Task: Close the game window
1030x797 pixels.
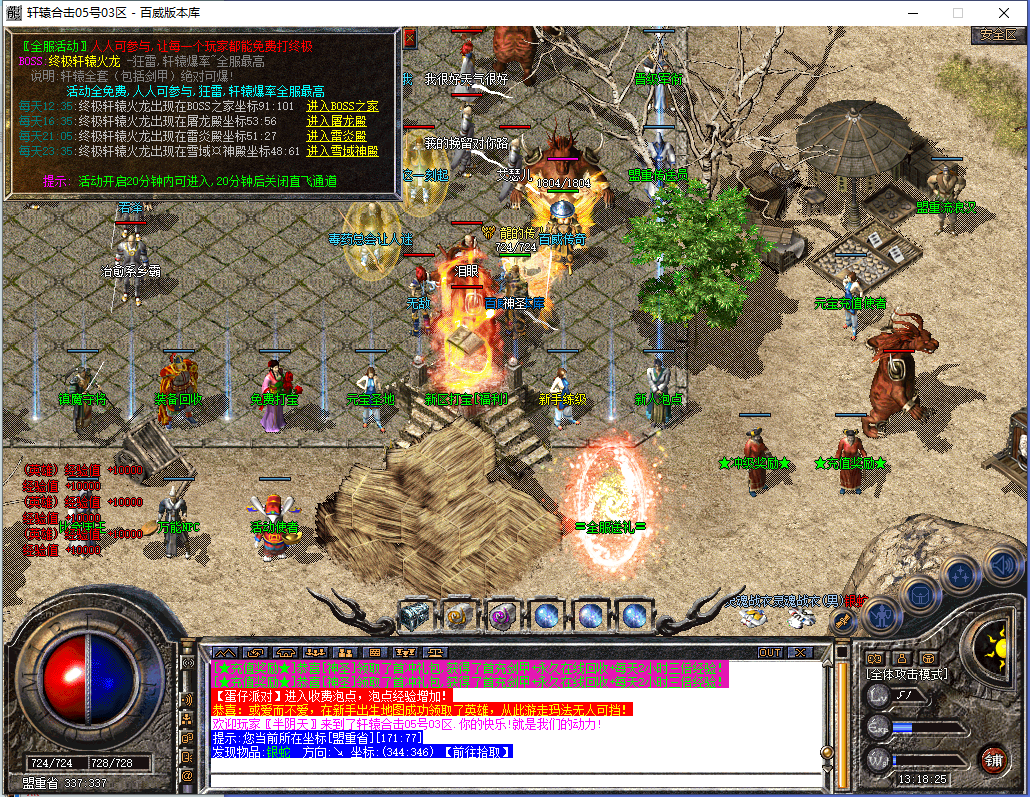Action: tap(1004, 13)
